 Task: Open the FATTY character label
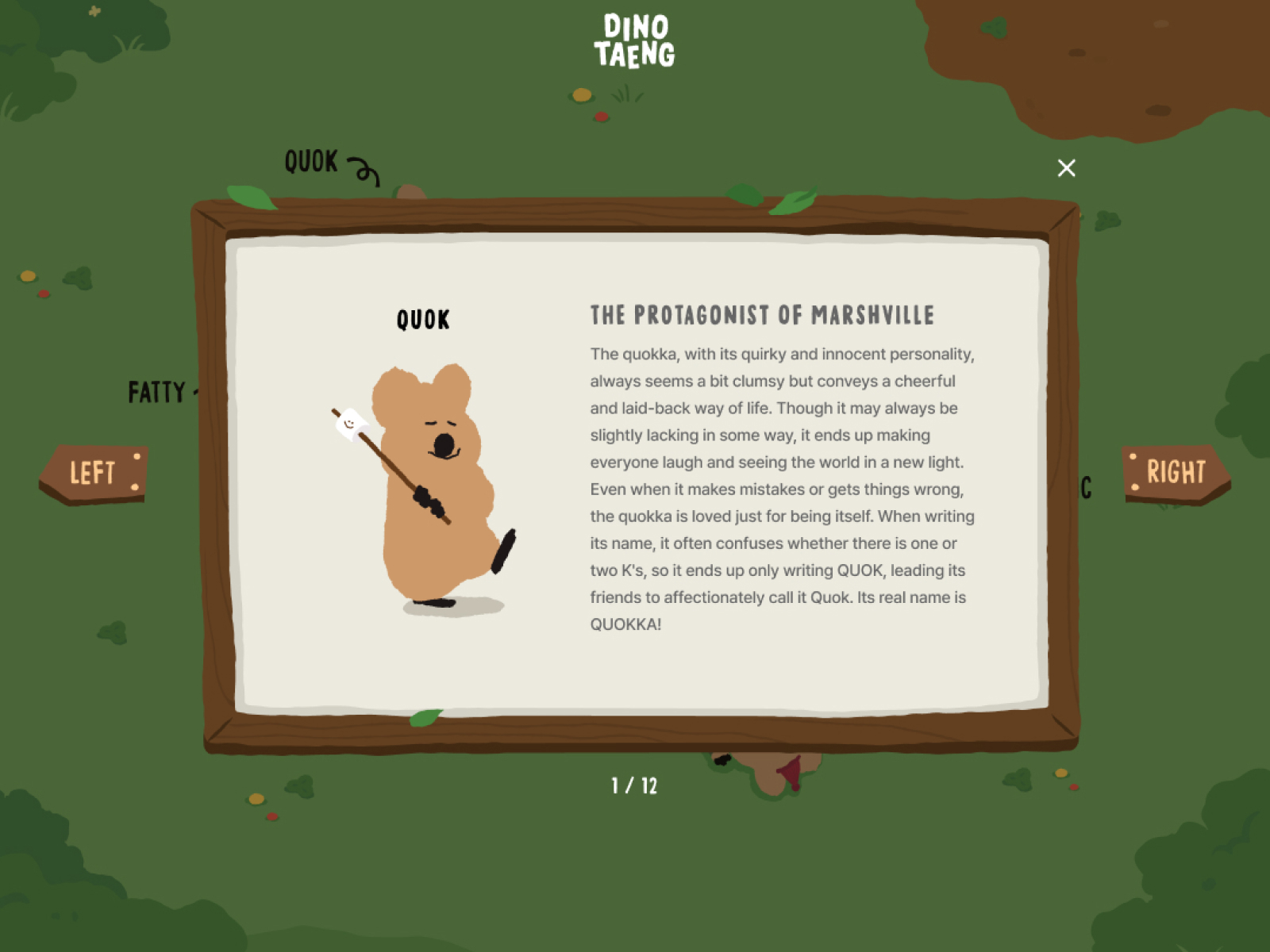point(157,392)
